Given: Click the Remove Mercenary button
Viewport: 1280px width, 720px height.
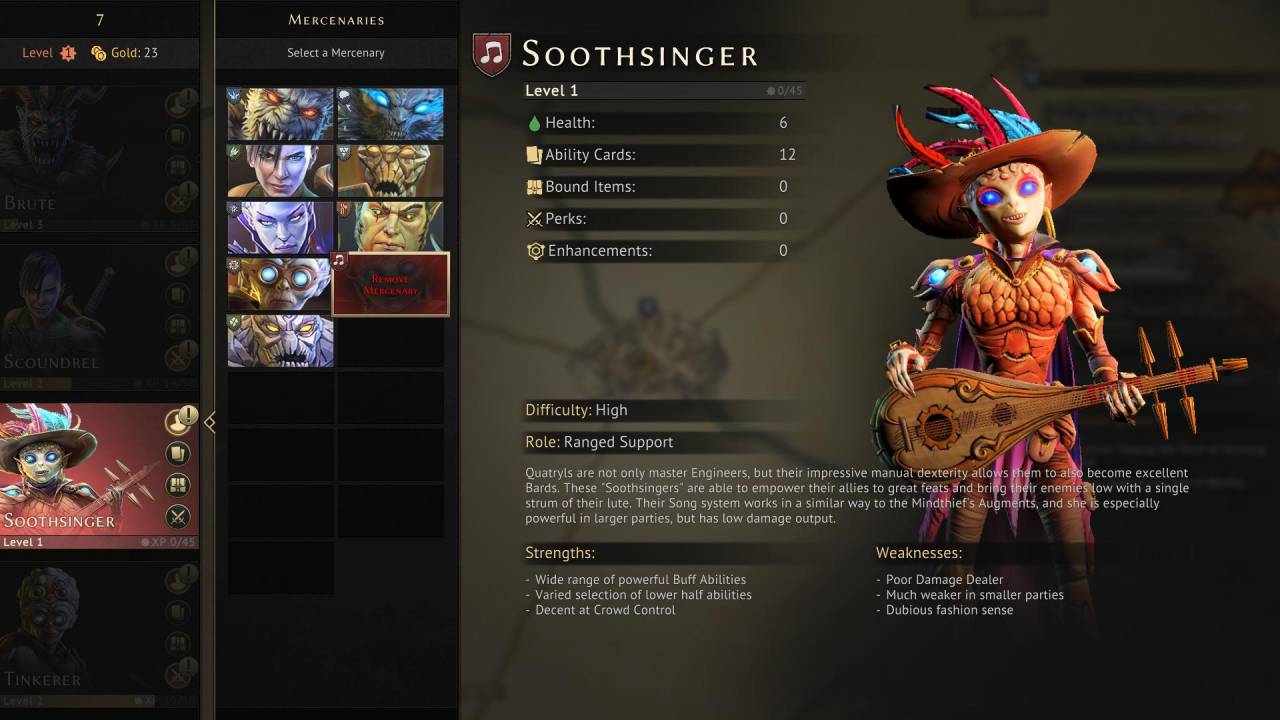Looking at the screenshot, I should [390, 284].
